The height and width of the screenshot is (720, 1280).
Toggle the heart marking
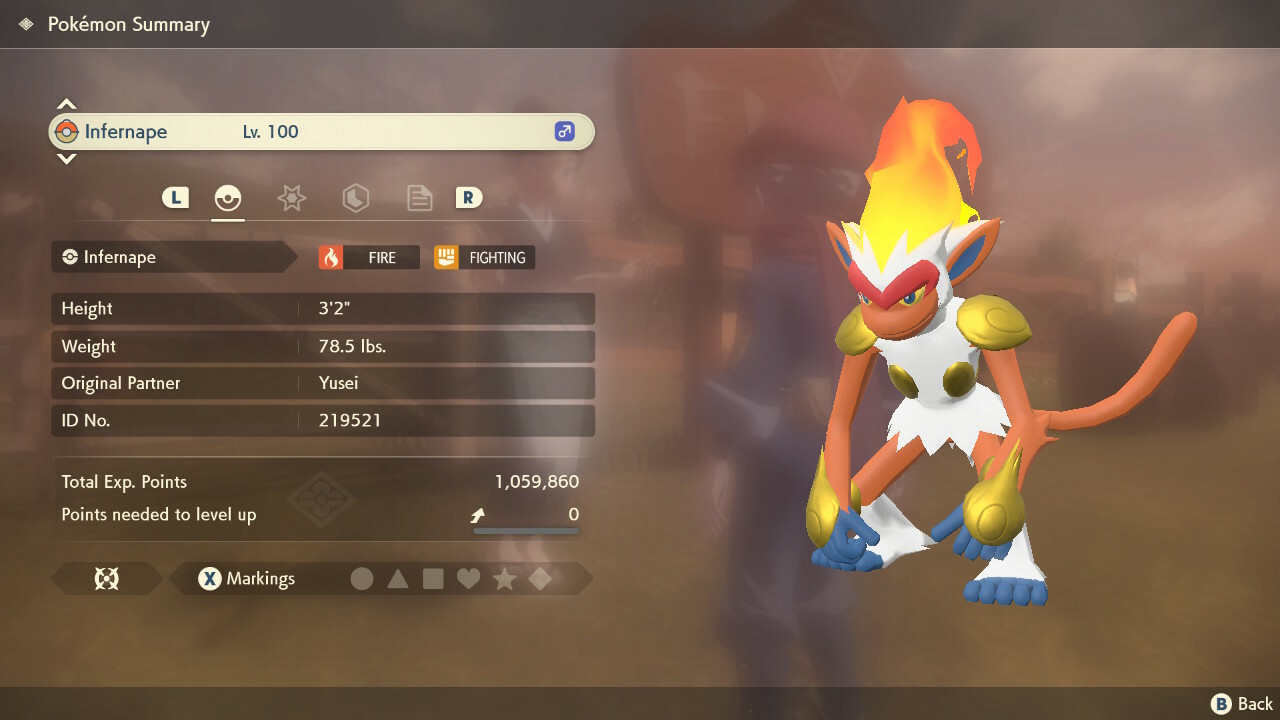[x=468, y=579]
